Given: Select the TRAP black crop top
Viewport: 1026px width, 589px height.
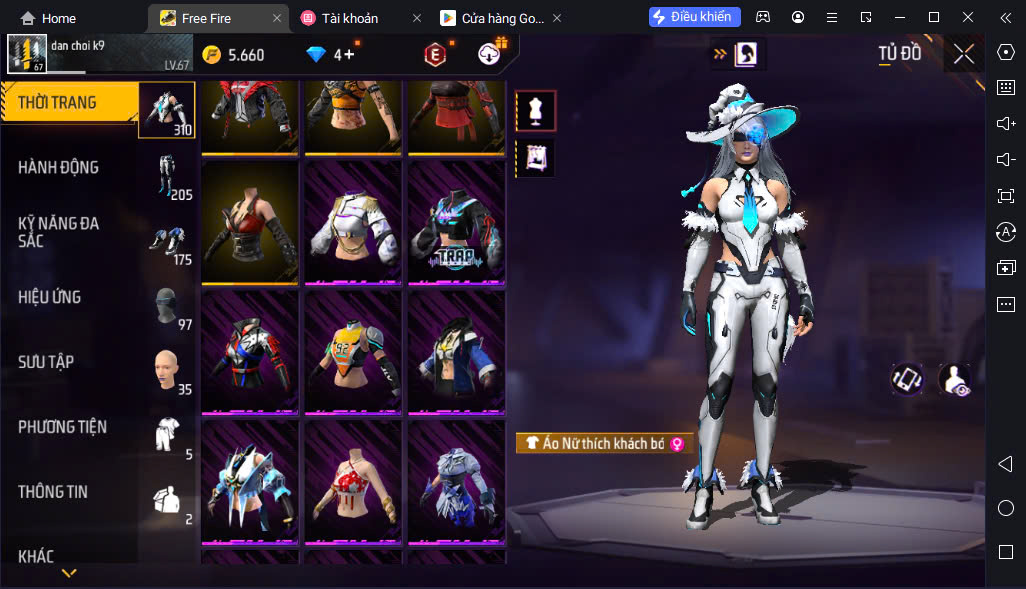Looking at the screenshot, I should 456,222.
